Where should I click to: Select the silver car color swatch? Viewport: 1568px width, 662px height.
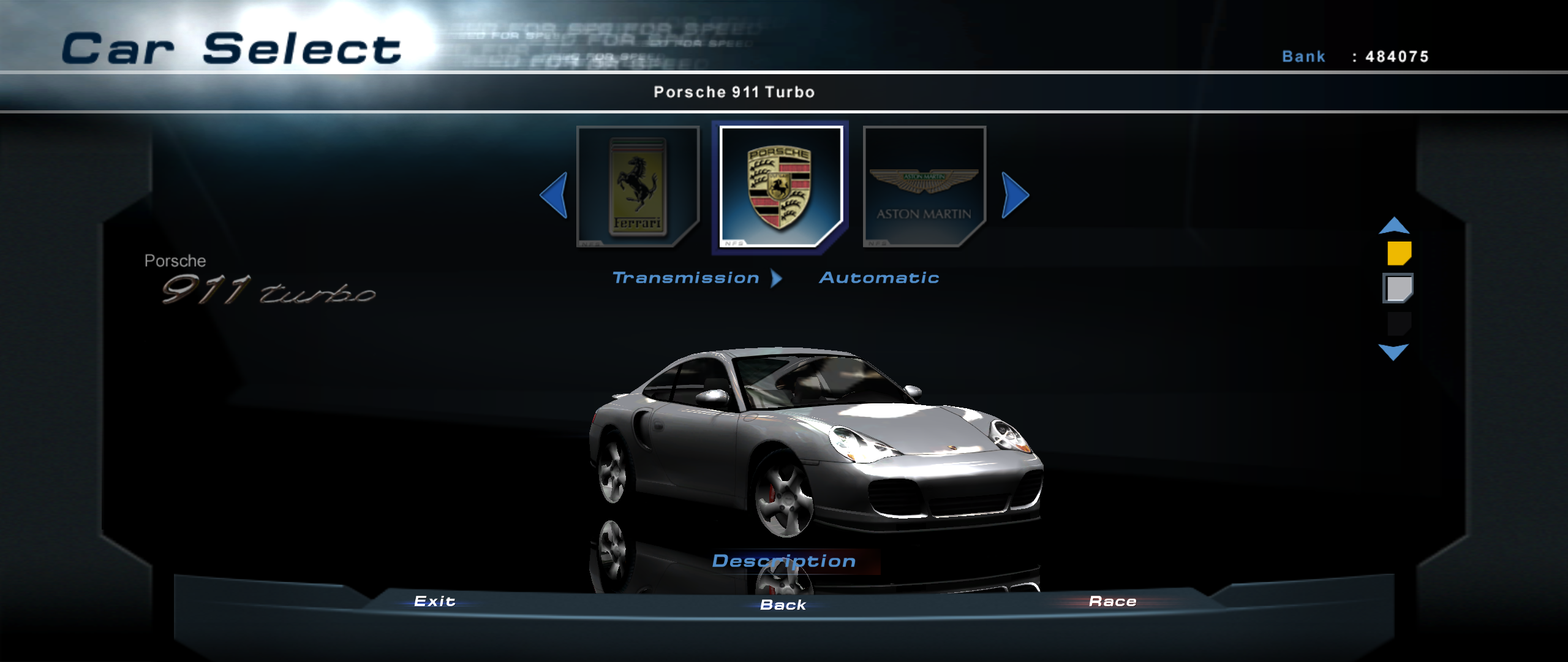pos(1398,288)
